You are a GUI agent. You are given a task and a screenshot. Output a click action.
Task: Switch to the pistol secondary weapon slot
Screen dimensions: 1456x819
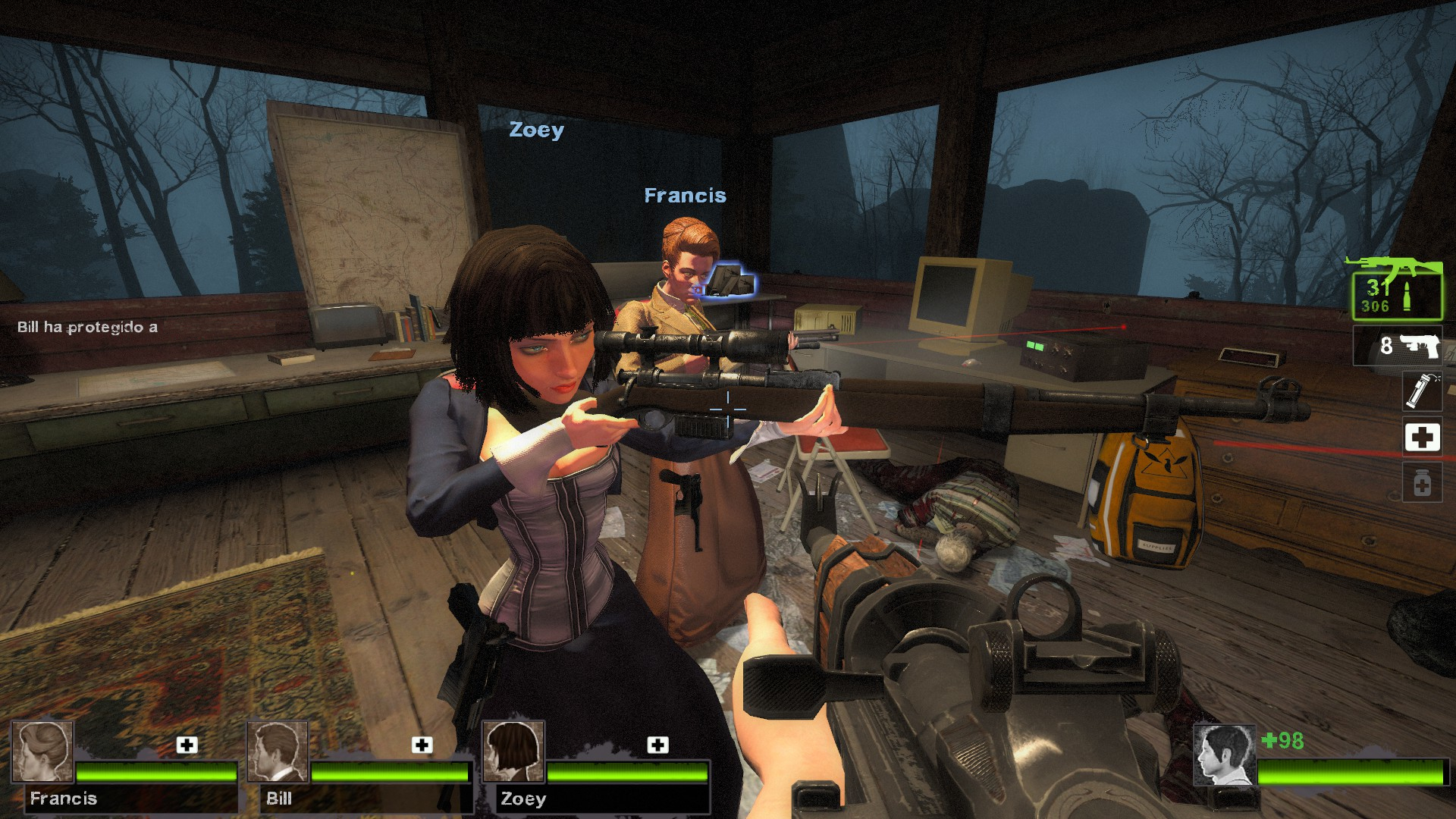pyautogui.click(x=1398, y=346)
